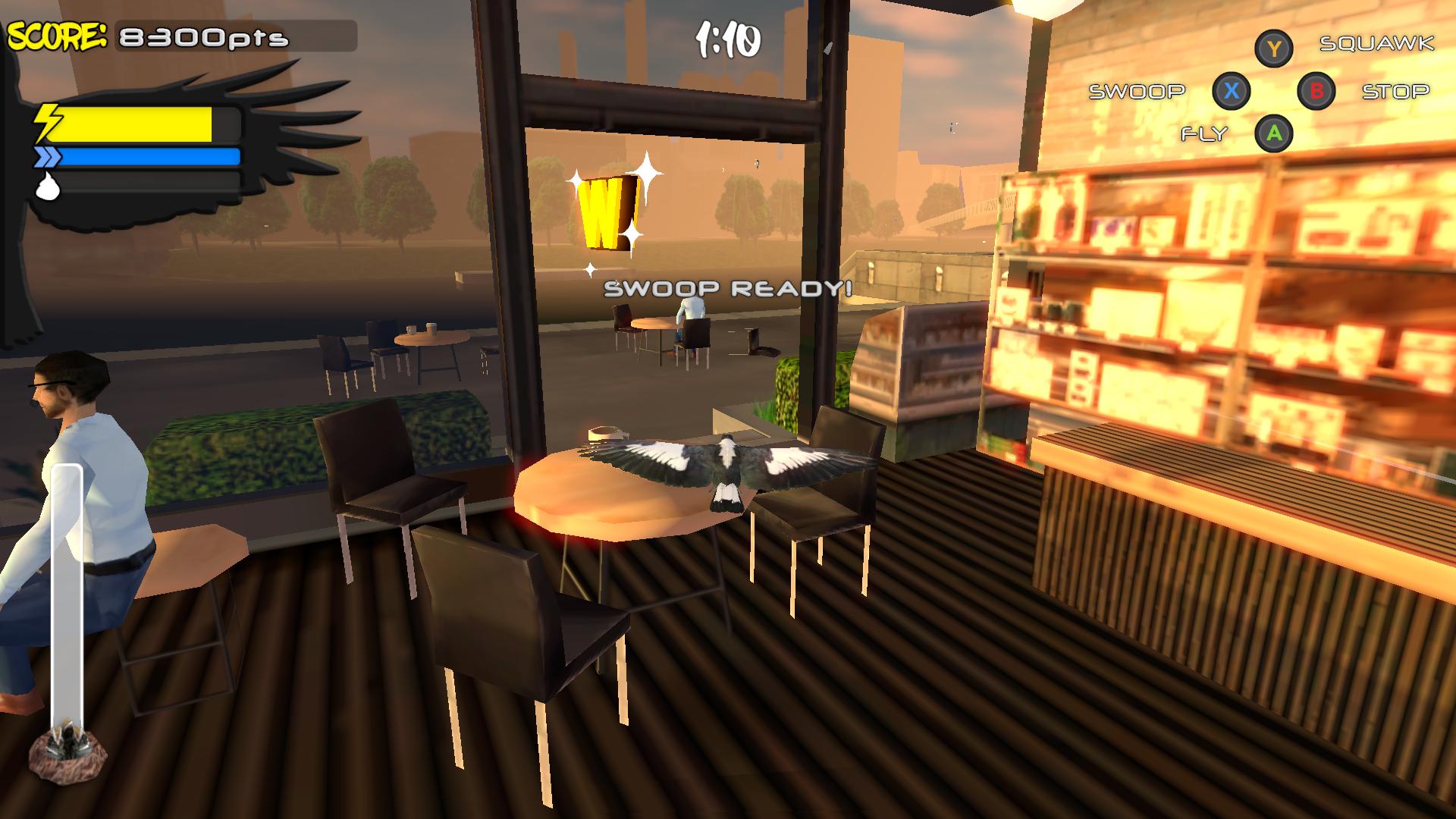Select the double-chevron boost icon

pos(47,157)
